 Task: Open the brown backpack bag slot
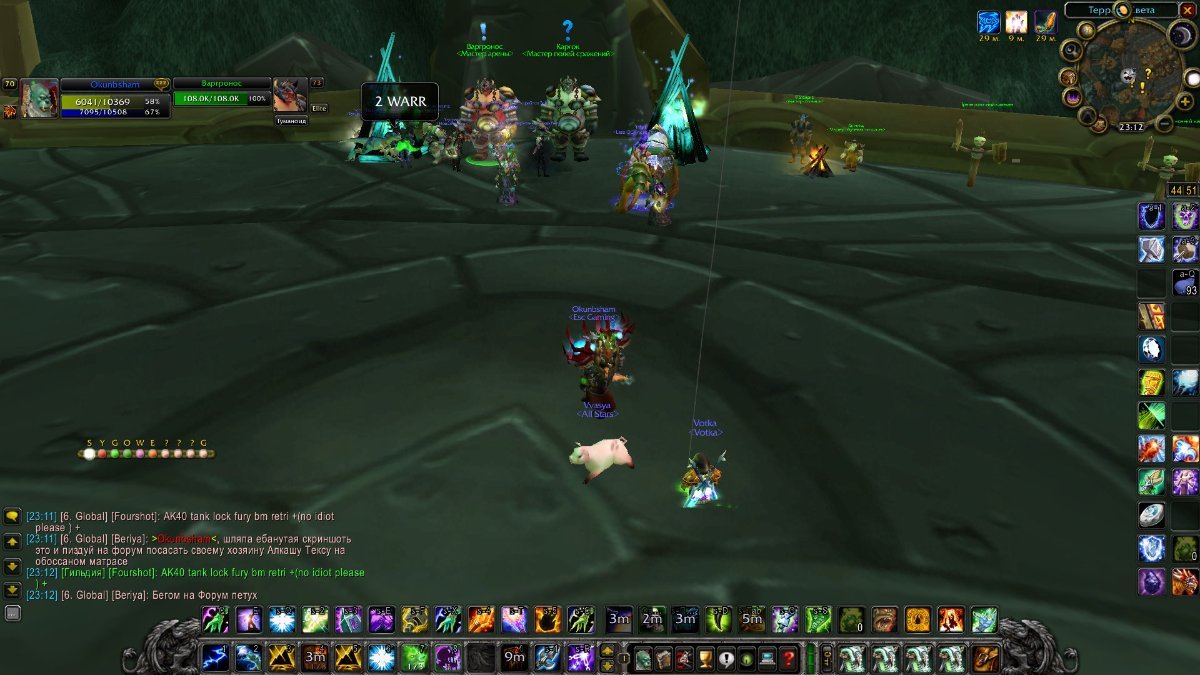[x=985, y=658]
